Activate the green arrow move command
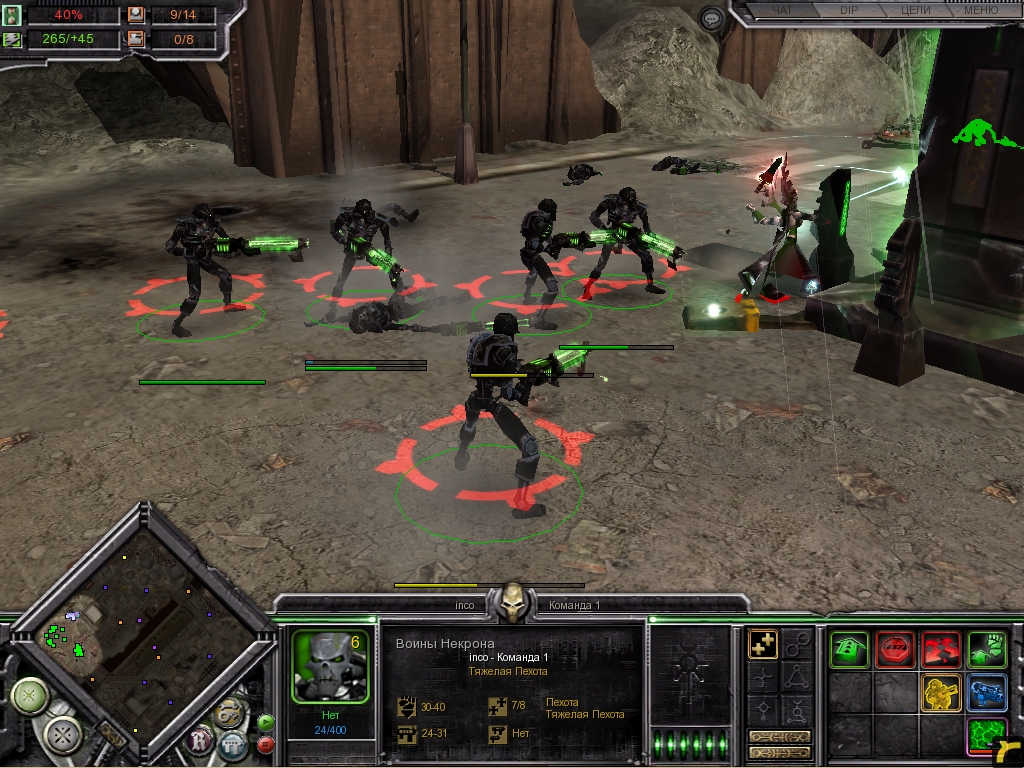 click(x=849, y=649)
